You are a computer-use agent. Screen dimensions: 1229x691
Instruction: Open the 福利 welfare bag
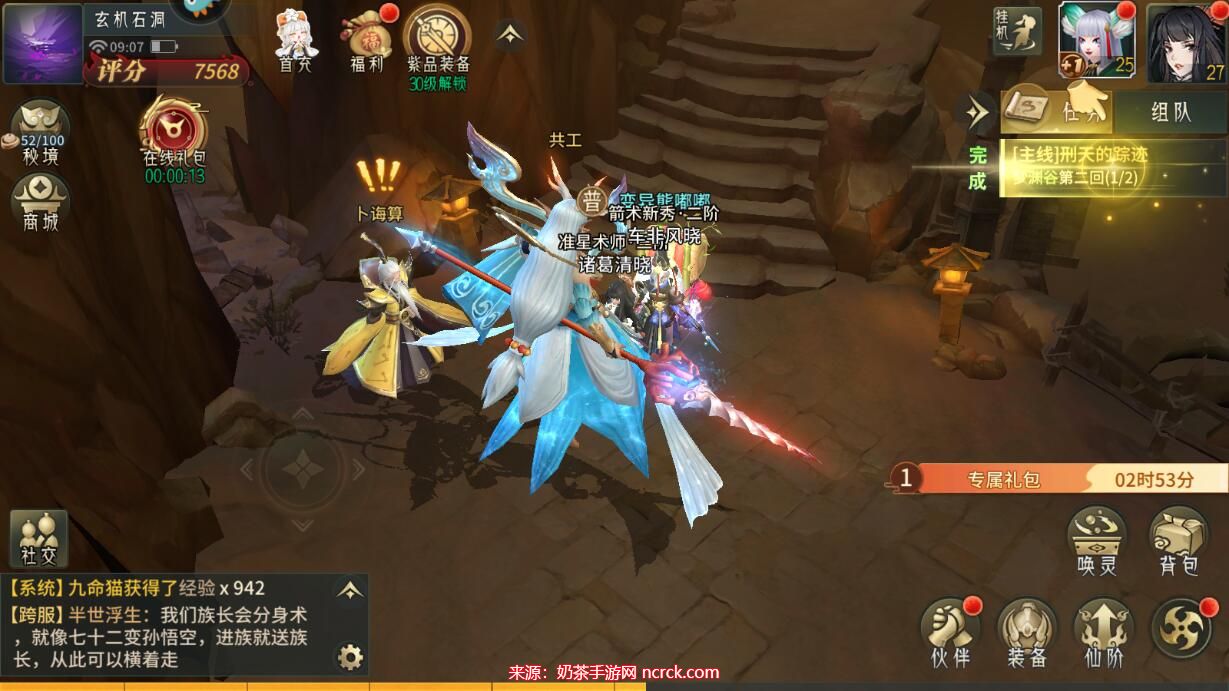[x=368, y=40]
